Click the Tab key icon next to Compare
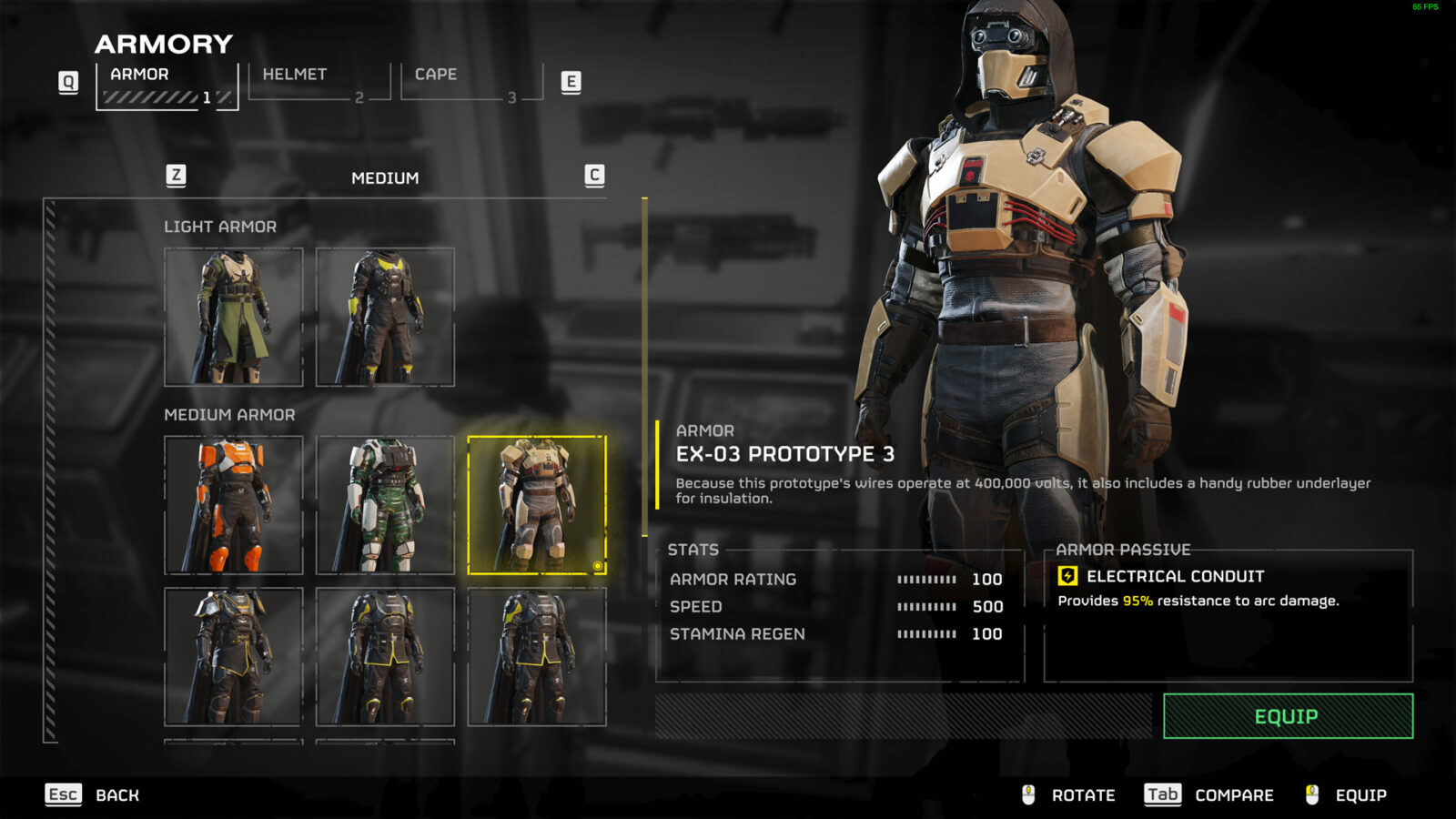 (1163, 794)
